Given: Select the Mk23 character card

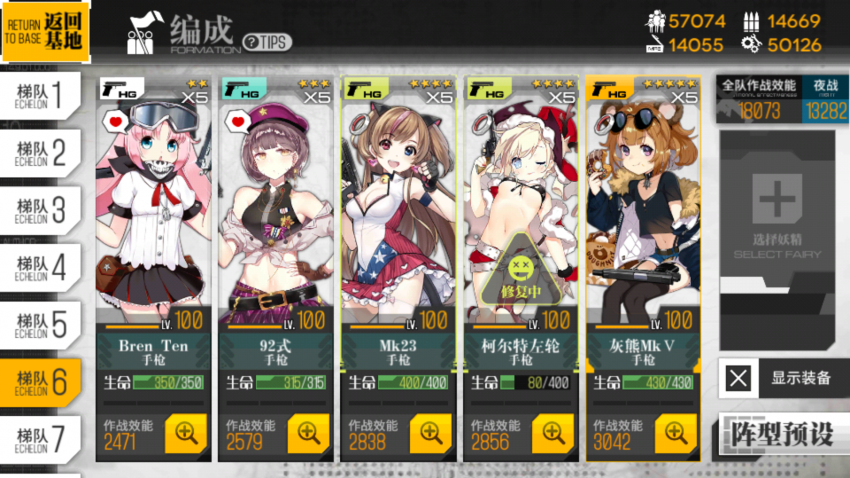Looking at the screenshot, I should tap(398, 220).
